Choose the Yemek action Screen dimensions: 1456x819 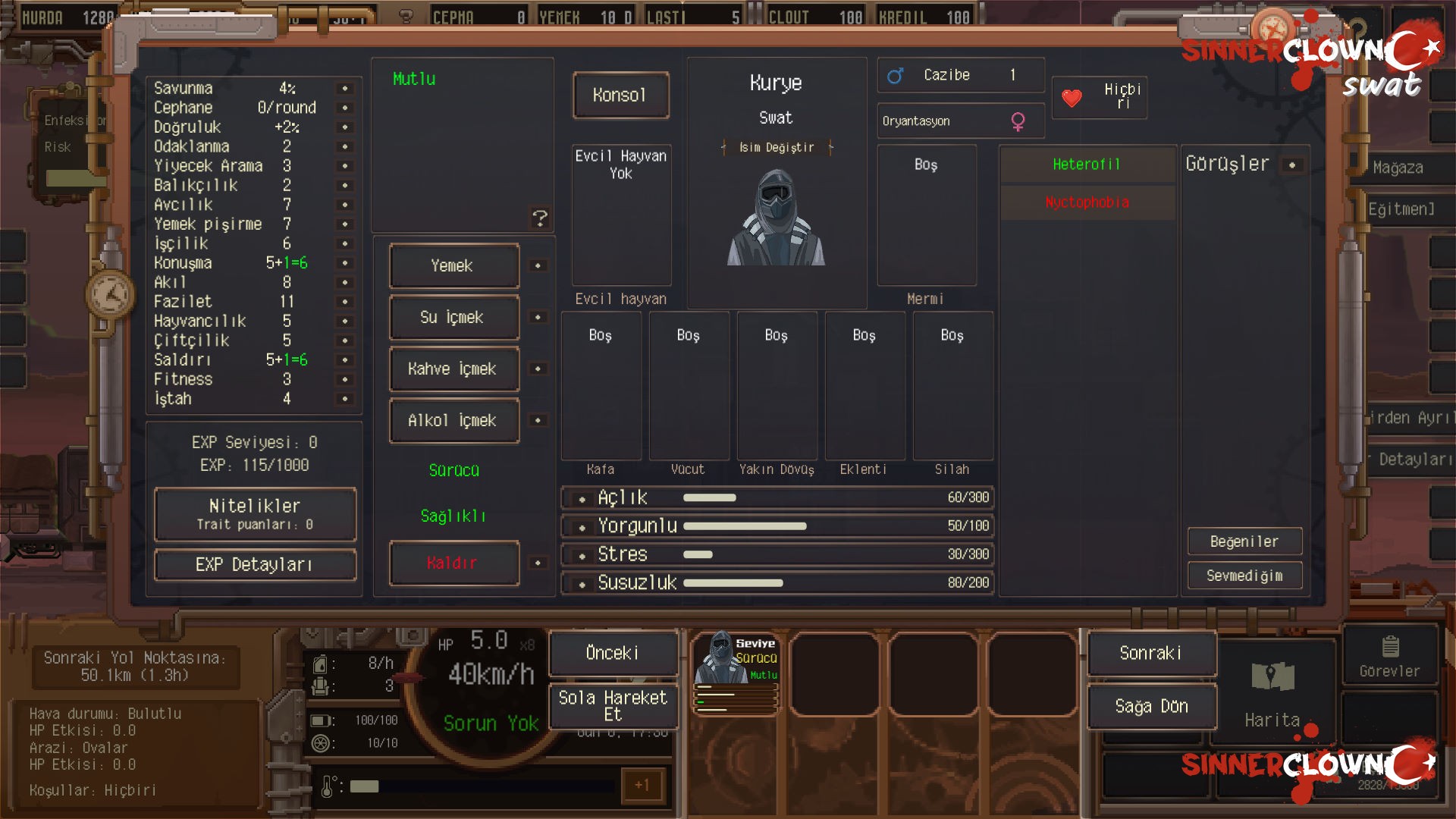point(453,266)
